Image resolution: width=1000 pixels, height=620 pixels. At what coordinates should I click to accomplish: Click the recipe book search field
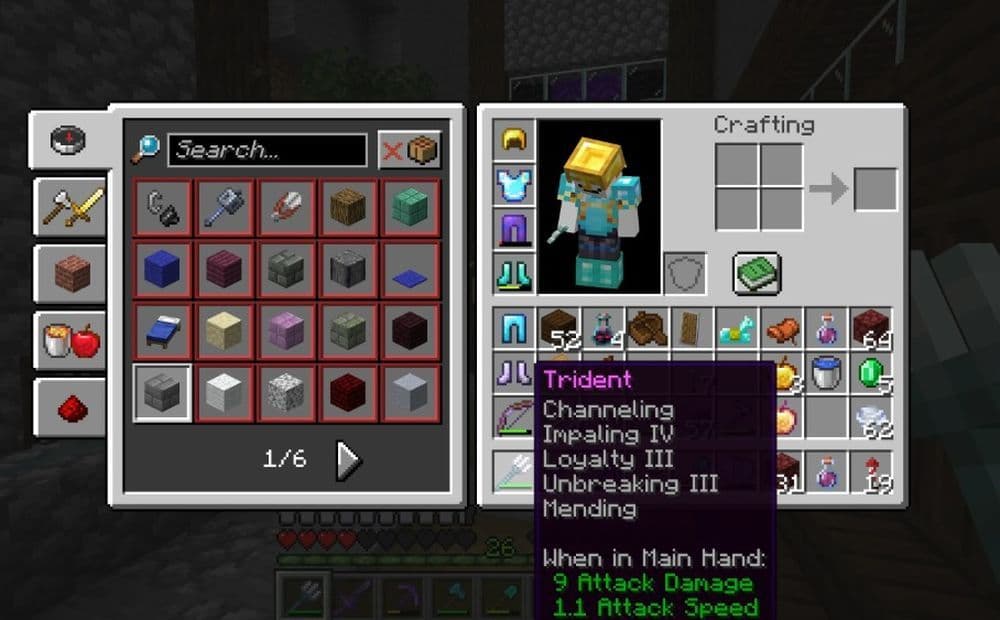click(267, 150)
